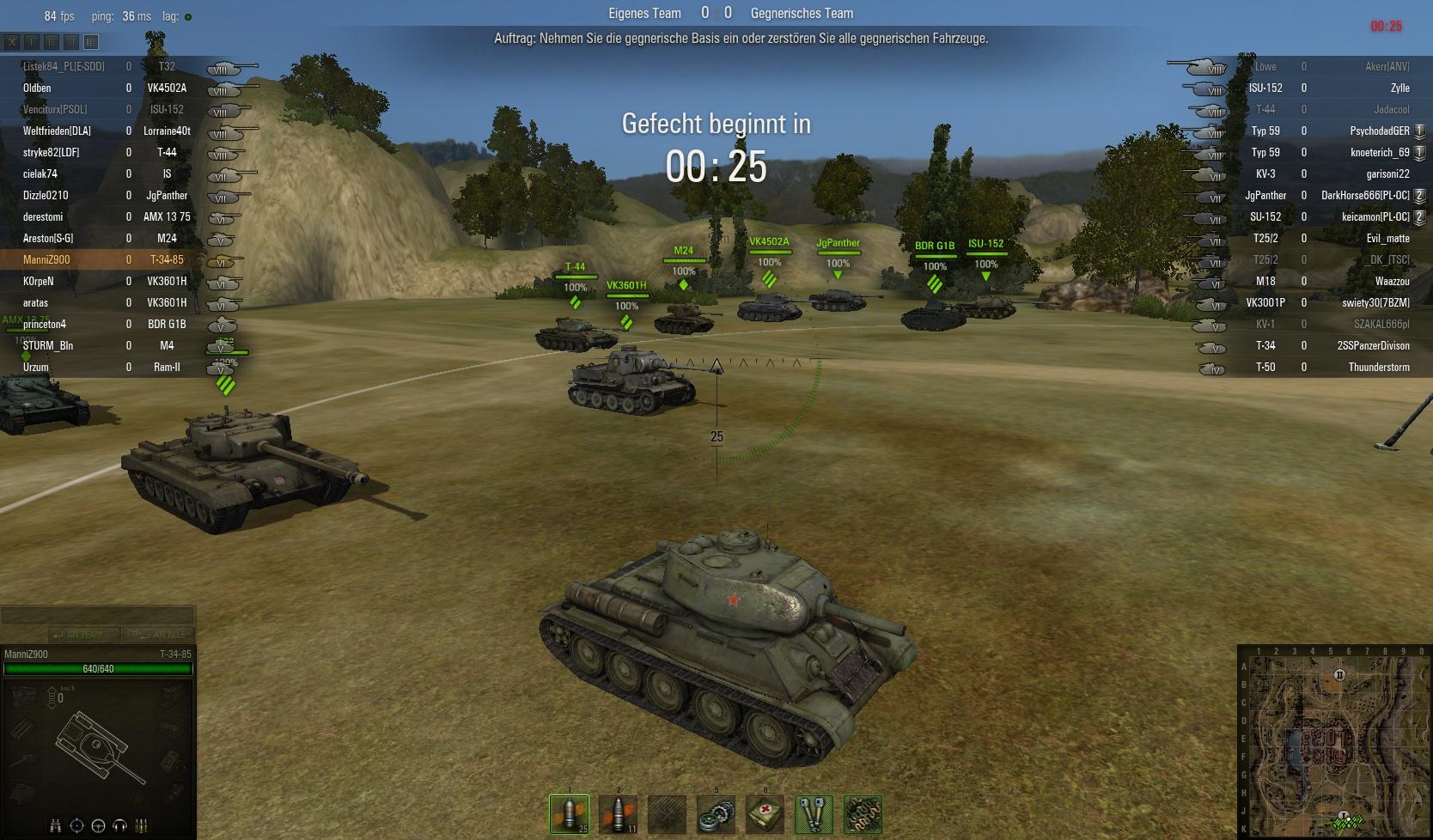Switch team panel to compact display mode
The height and width of the screenshot is (840, 1433).
coord(32,41)
